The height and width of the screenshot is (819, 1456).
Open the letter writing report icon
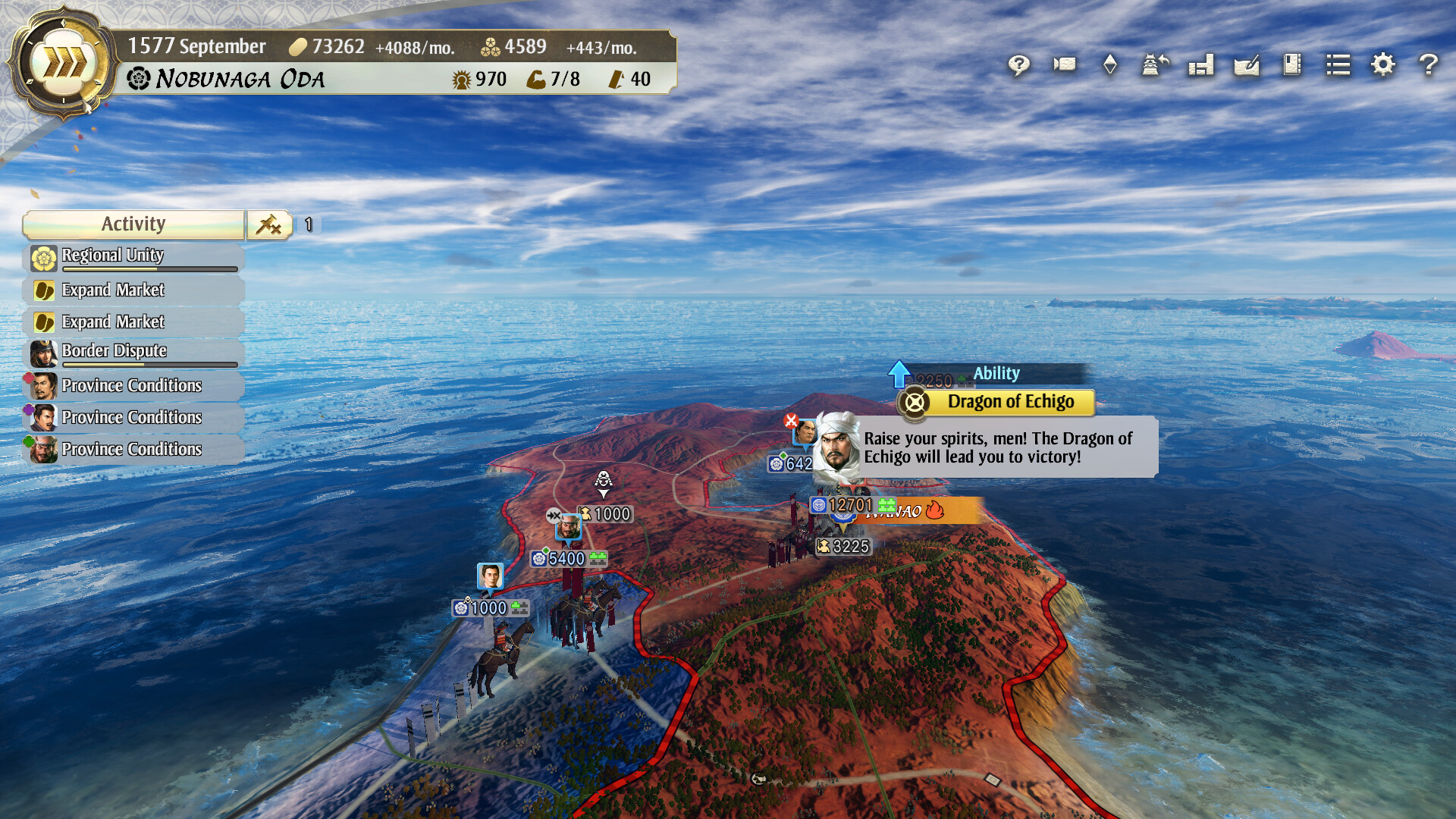coord(1246,66)
